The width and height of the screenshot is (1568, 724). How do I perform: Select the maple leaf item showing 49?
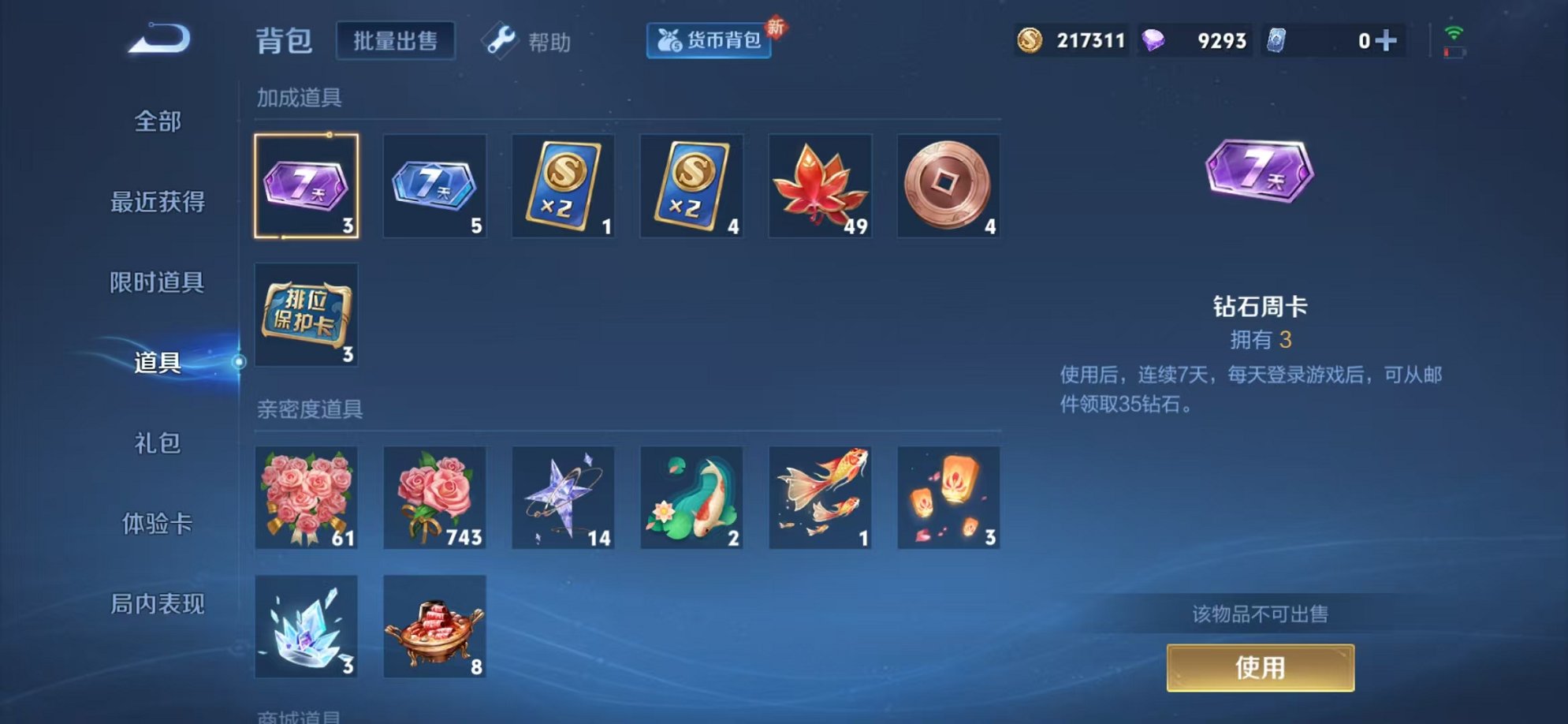(821, 185)
